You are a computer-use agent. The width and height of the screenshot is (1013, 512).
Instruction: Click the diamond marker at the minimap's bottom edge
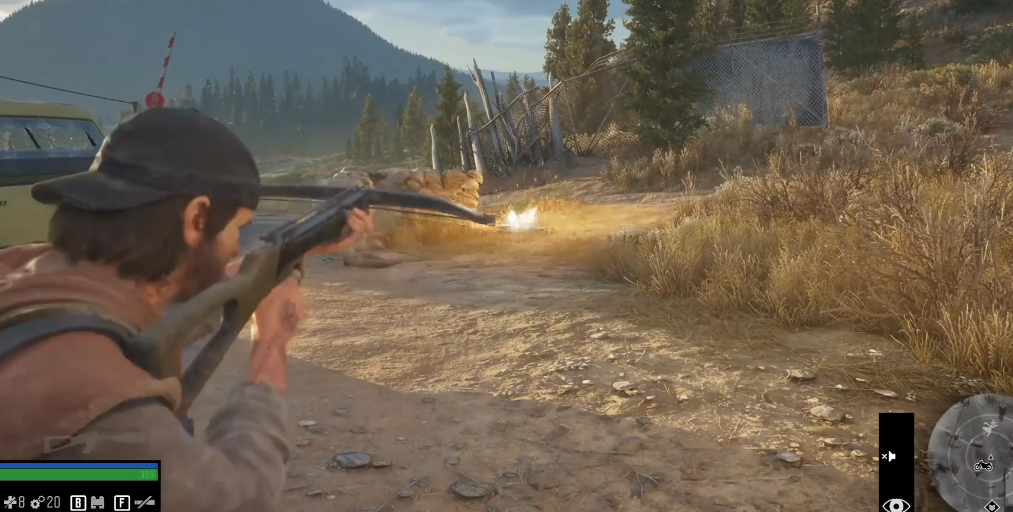991,506
